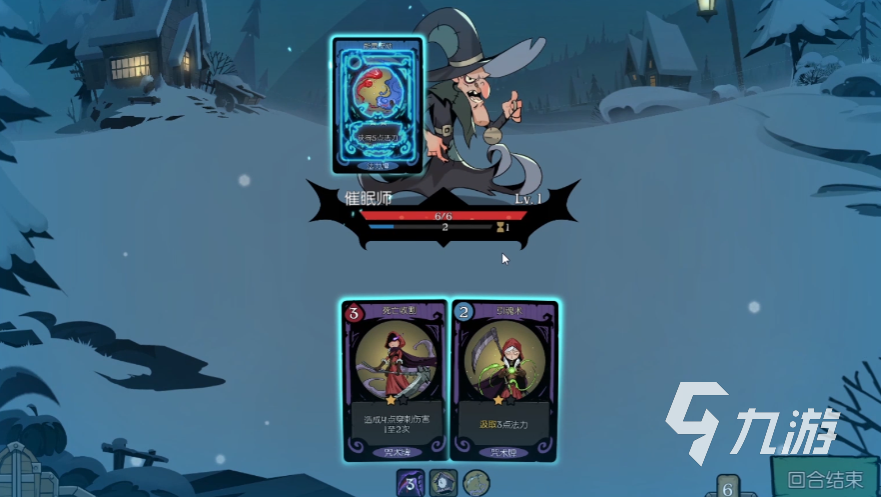881x497 pixels.
Task: Play the 2-cost mana drain card
Action: tap(504, 380)
